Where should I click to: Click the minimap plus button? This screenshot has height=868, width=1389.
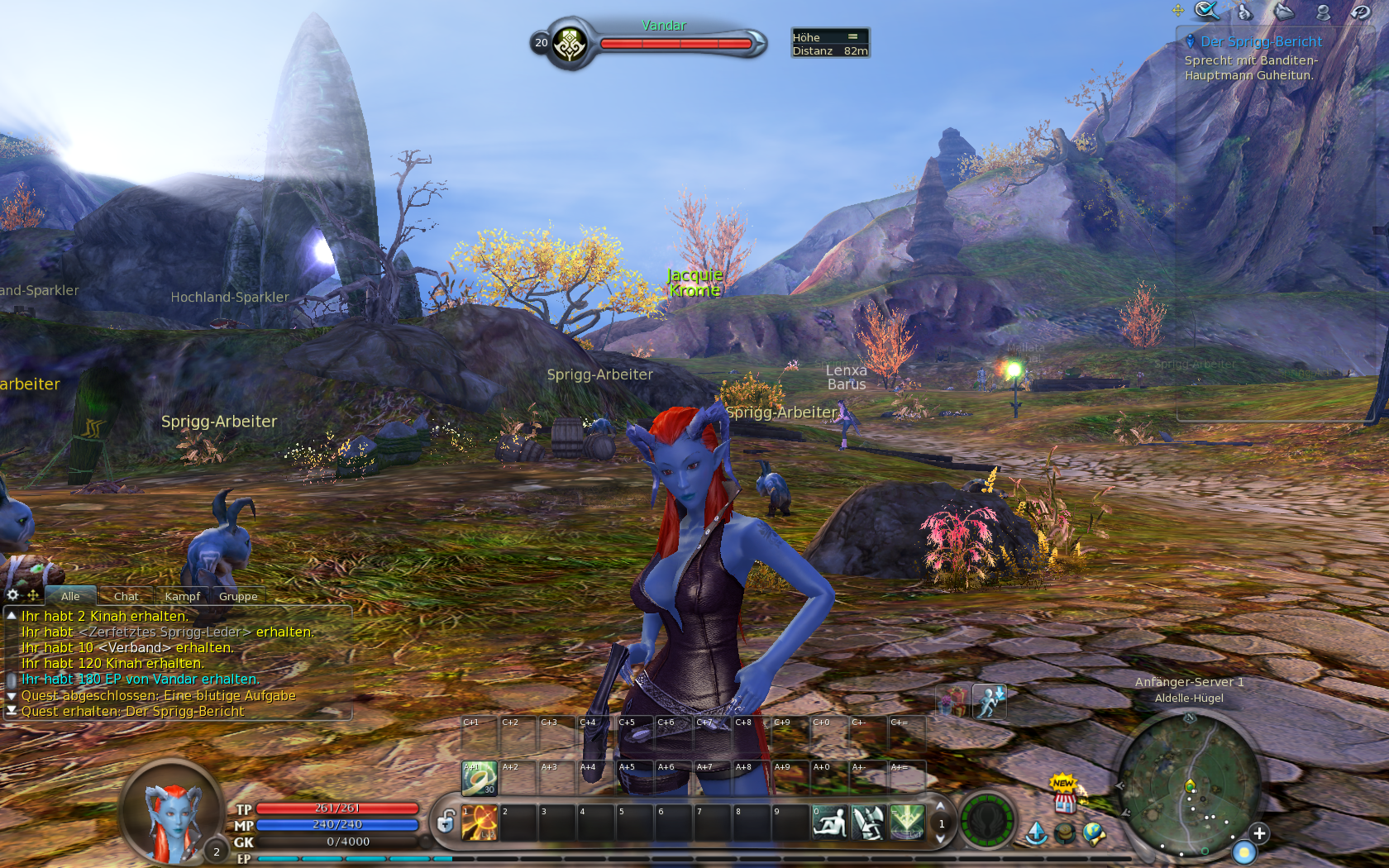click(x=1258, y=833)
